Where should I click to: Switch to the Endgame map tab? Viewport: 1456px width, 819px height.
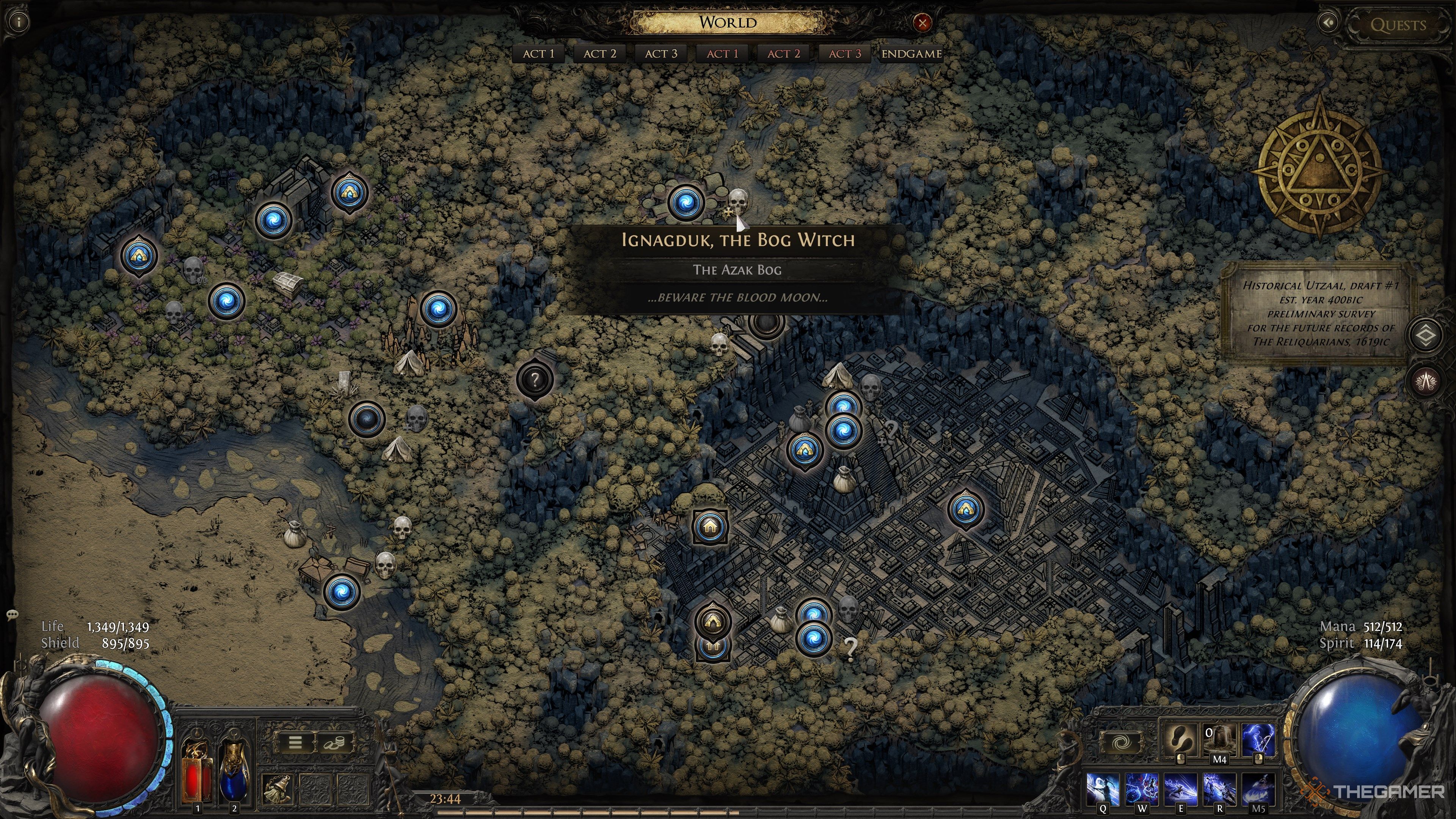pyautogui.click(x=911, y=54)
